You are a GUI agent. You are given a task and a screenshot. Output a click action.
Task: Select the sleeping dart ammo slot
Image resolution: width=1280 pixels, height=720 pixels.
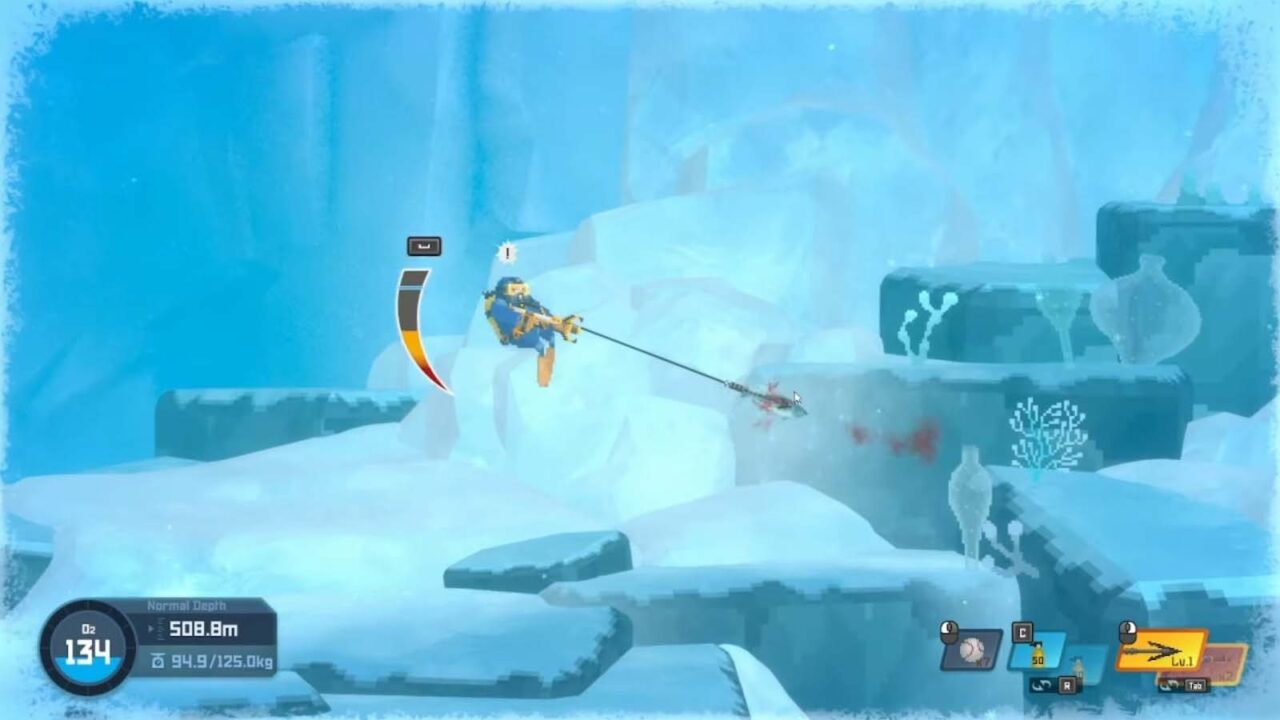click(x=1038, y=651)
